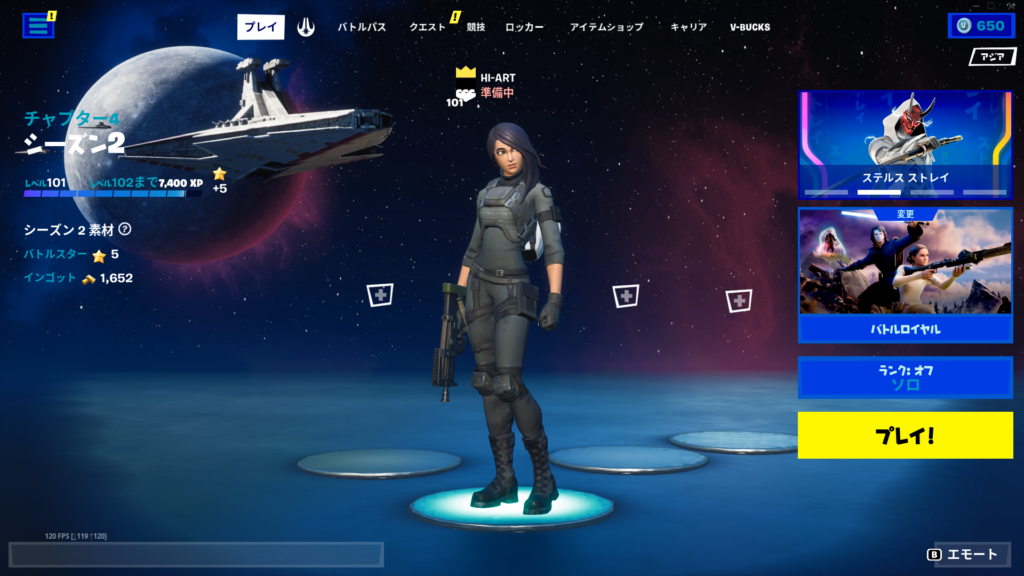This screenshot has width=1024, height=576.
Task: Go to the 競技 tab
Action: pyautogui.click(x=476, y=27)
